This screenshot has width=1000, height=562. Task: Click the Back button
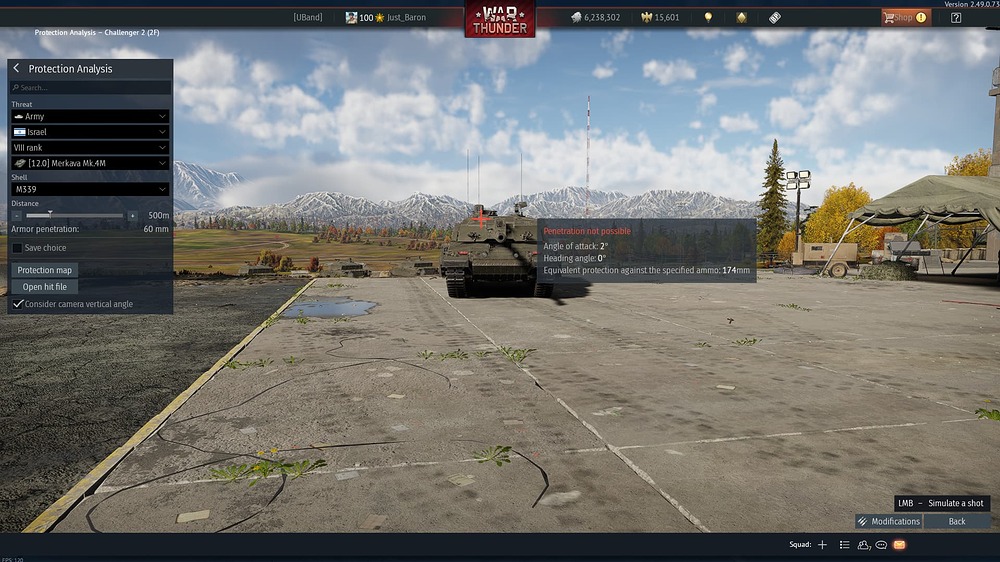957,521
